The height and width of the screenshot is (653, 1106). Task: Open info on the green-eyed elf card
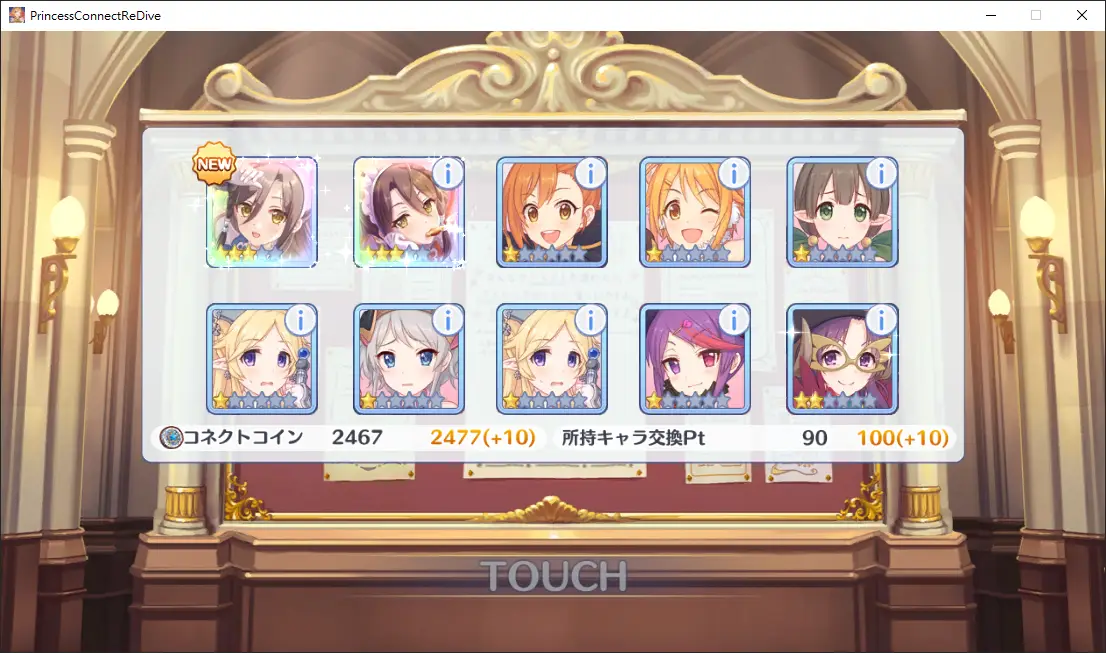click(881, 174)
